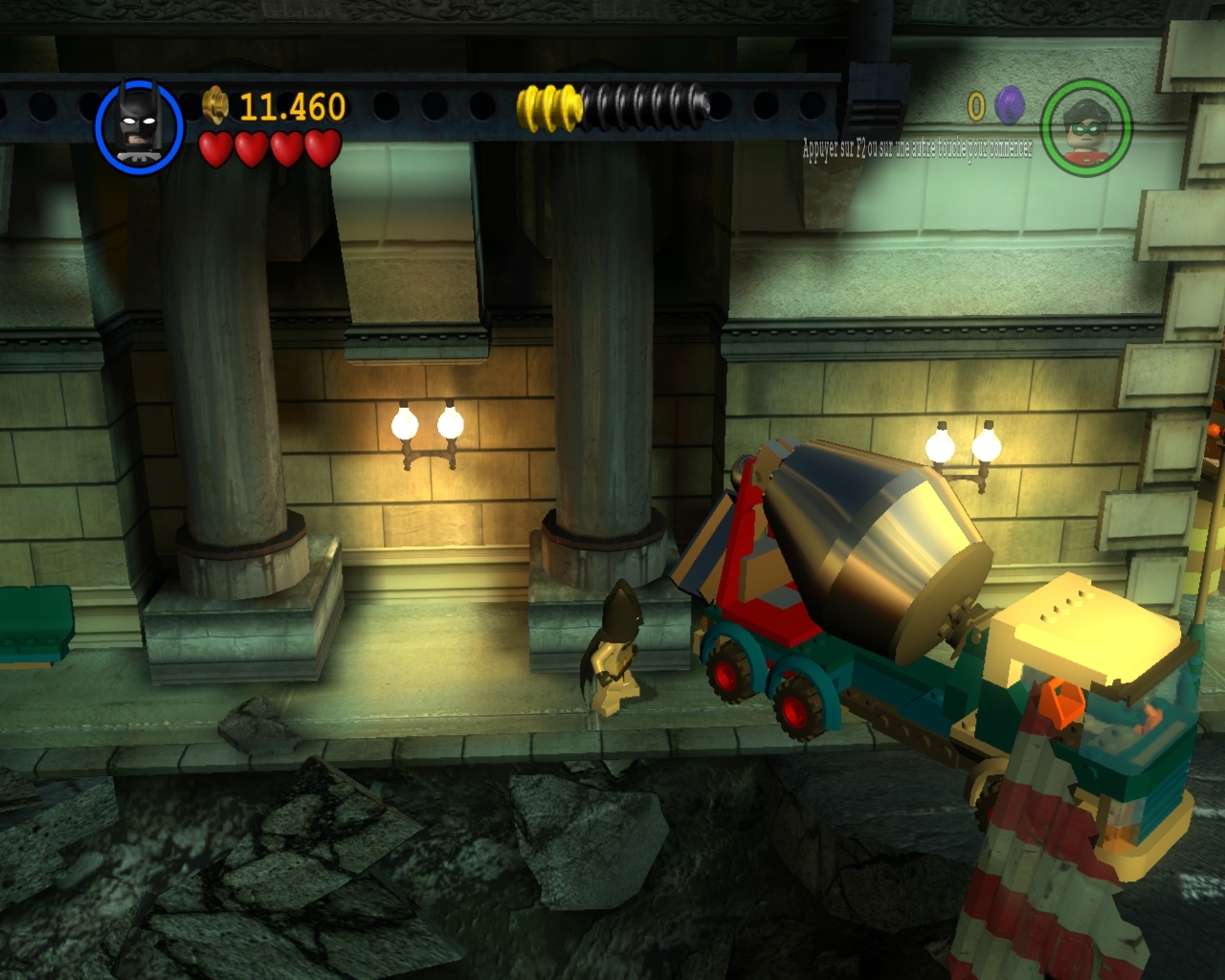Select the Robin character portrait
Screen dimensions: 1225x980
coord(1086,127)
